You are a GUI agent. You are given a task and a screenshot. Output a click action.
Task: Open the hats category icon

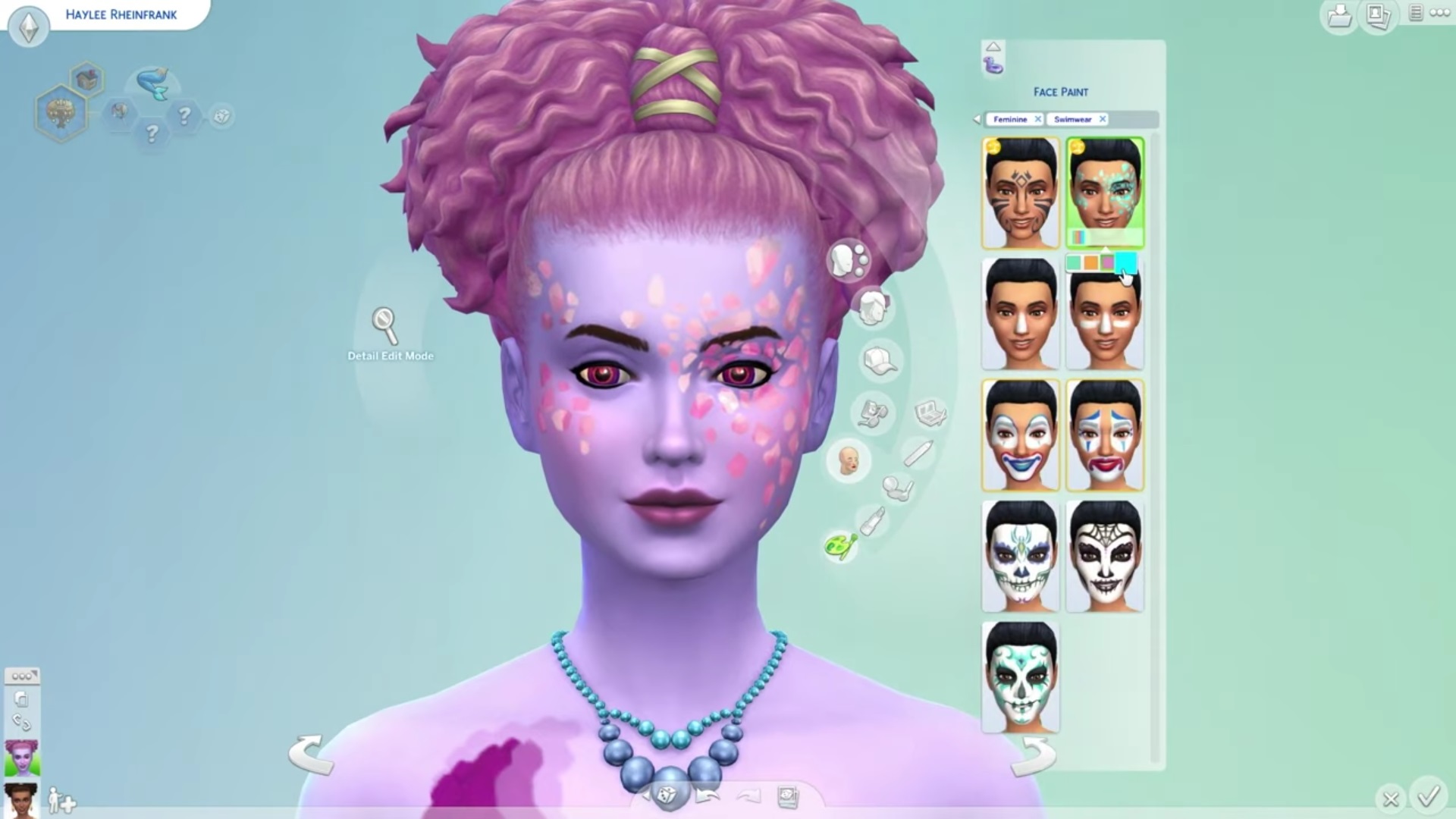[880, 360]
